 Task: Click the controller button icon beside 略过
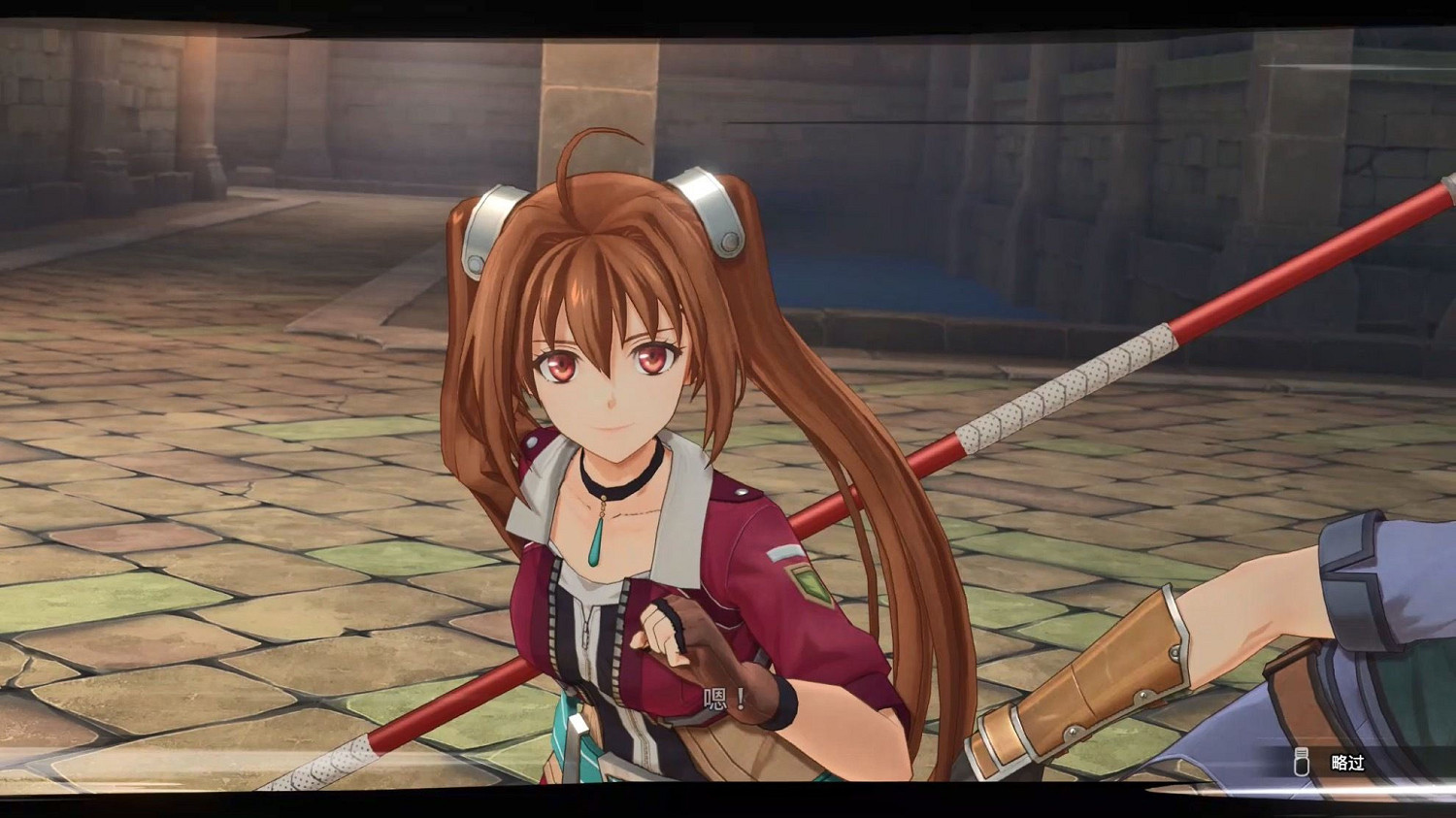1301,764
